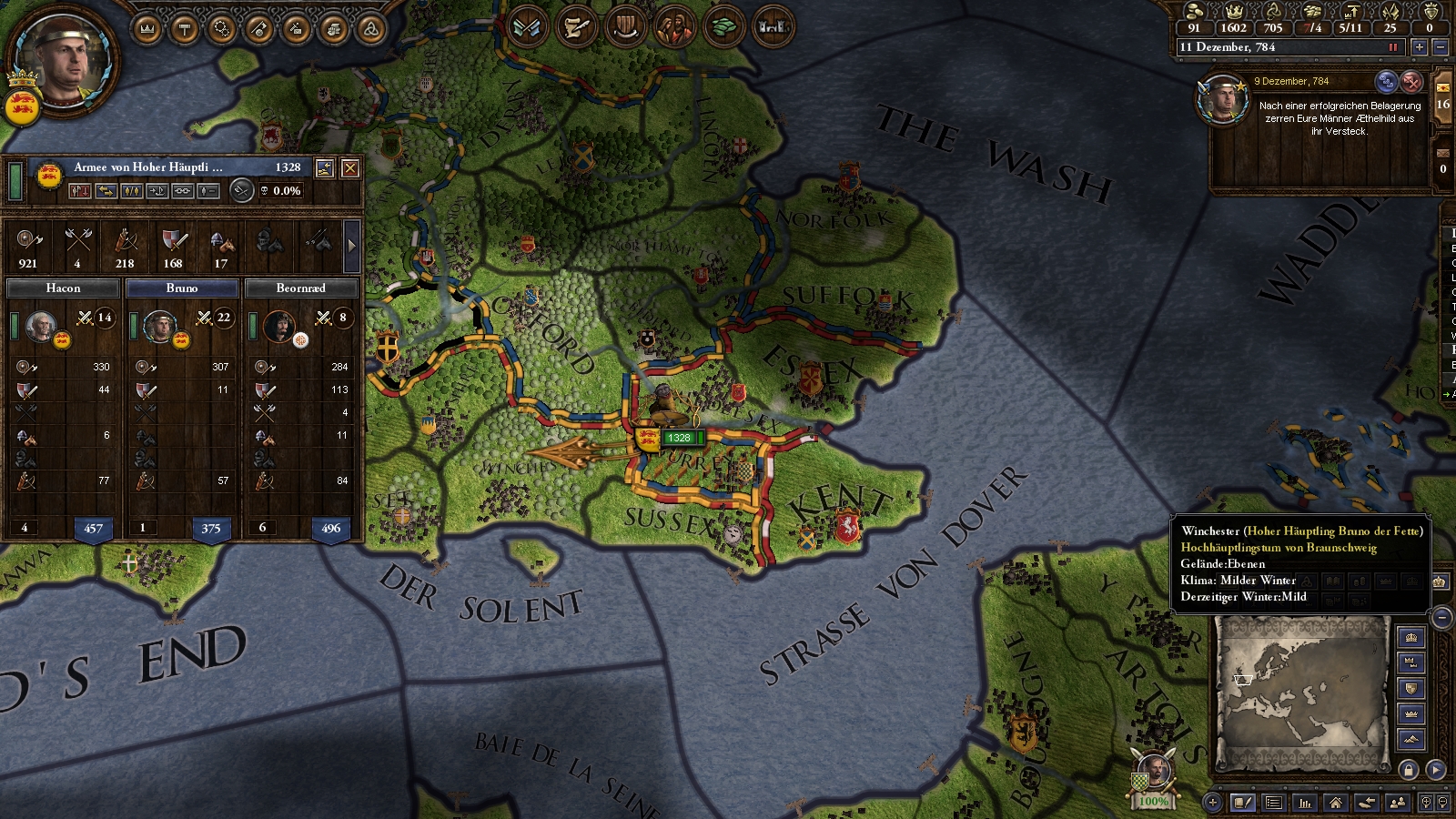Image resolution: width=1456 pixels, height=819 pixels.
Task: Switch to terrain map mode with mountains icon
Action: [1411, 739]
